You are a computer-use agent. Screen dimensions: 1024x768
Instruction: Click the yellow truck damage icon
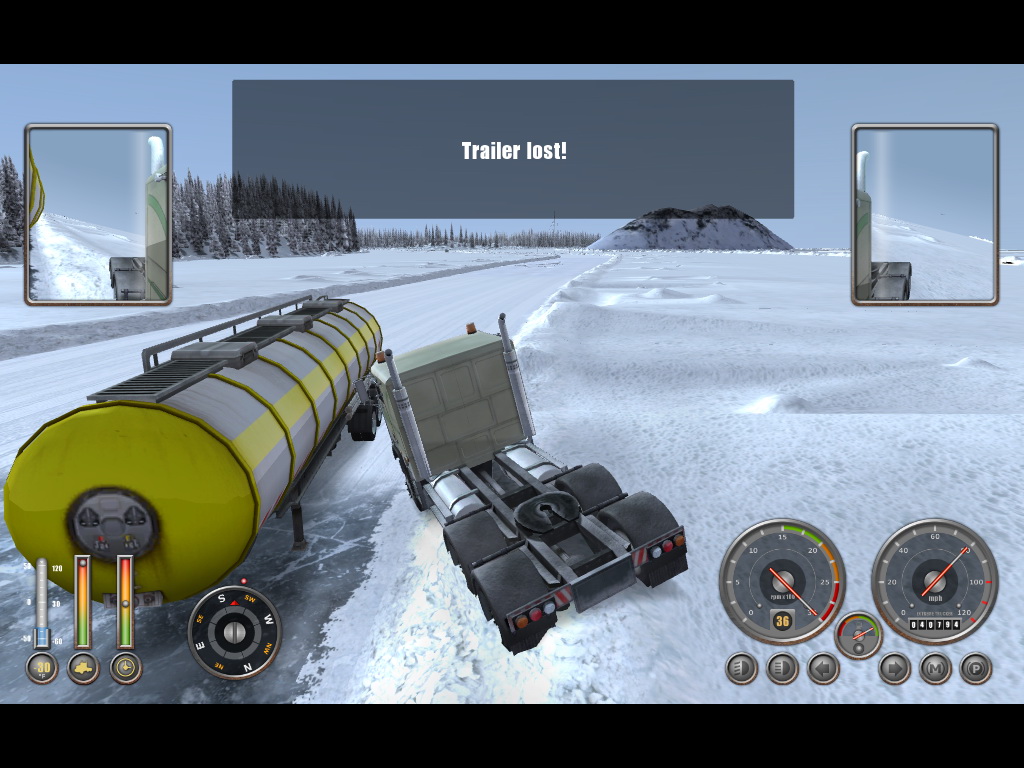[x=83, y=667]
